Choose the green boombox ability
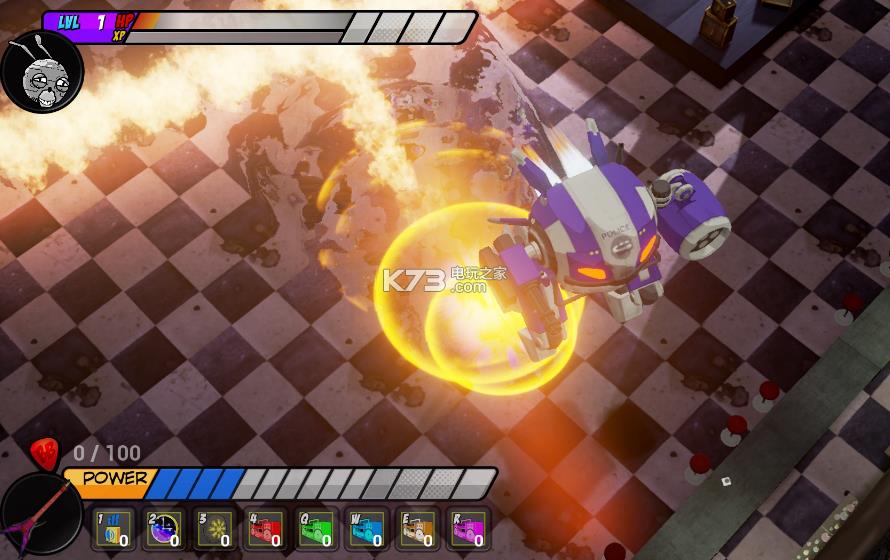This screenshot has height=560, width=890. [x=316, y=529]
